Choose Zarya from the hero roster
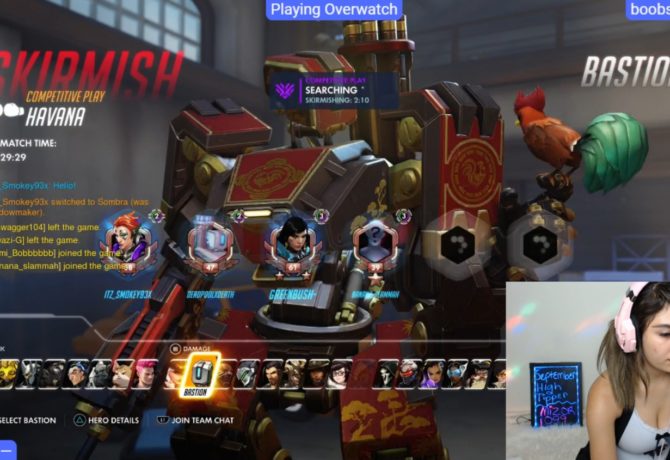Viewport: 670px width, 460px height. click(145, 375)
